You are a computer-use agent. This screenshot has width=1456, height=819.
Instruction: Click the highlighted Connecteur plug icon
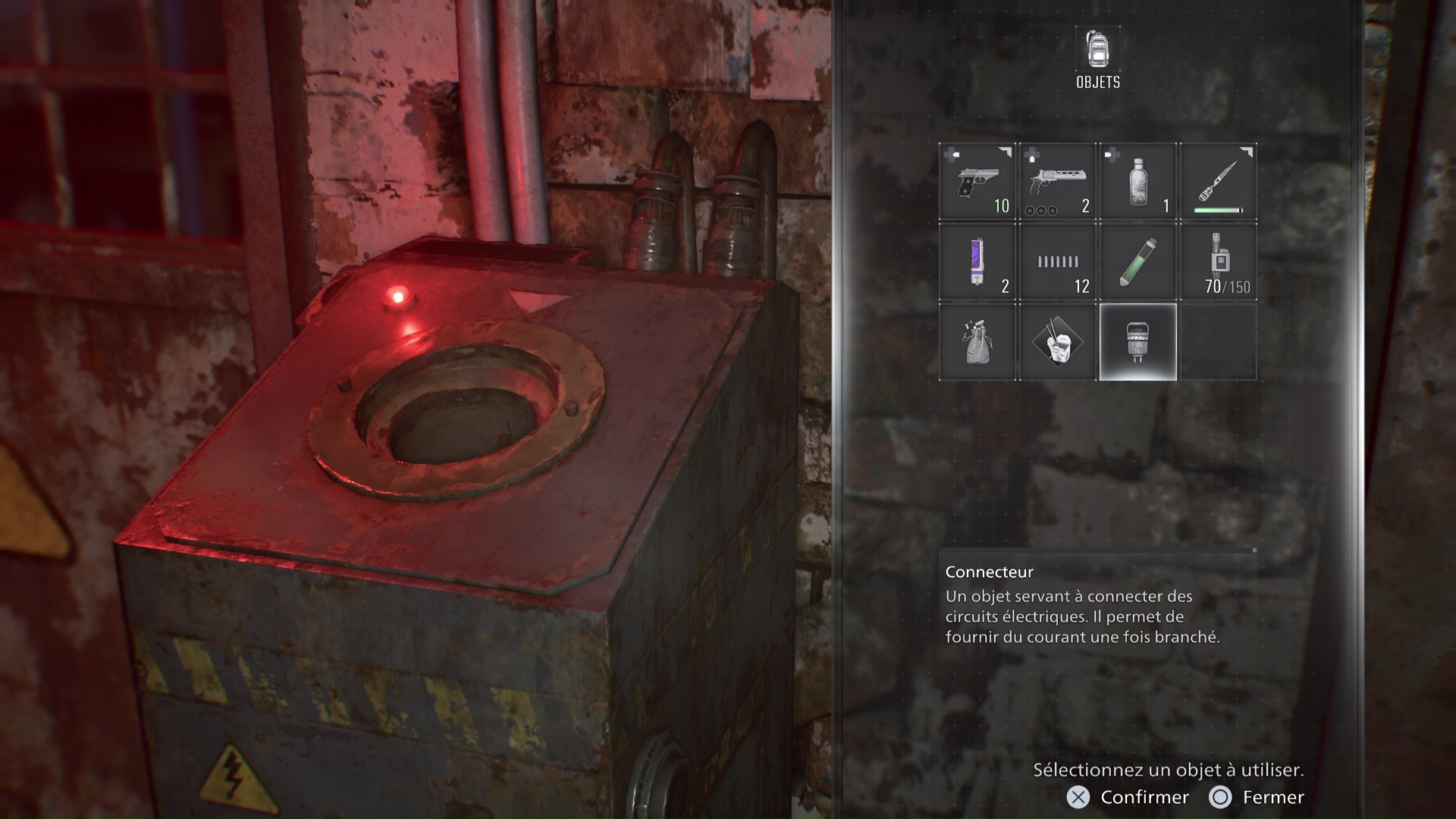[x=1137, y=341]
